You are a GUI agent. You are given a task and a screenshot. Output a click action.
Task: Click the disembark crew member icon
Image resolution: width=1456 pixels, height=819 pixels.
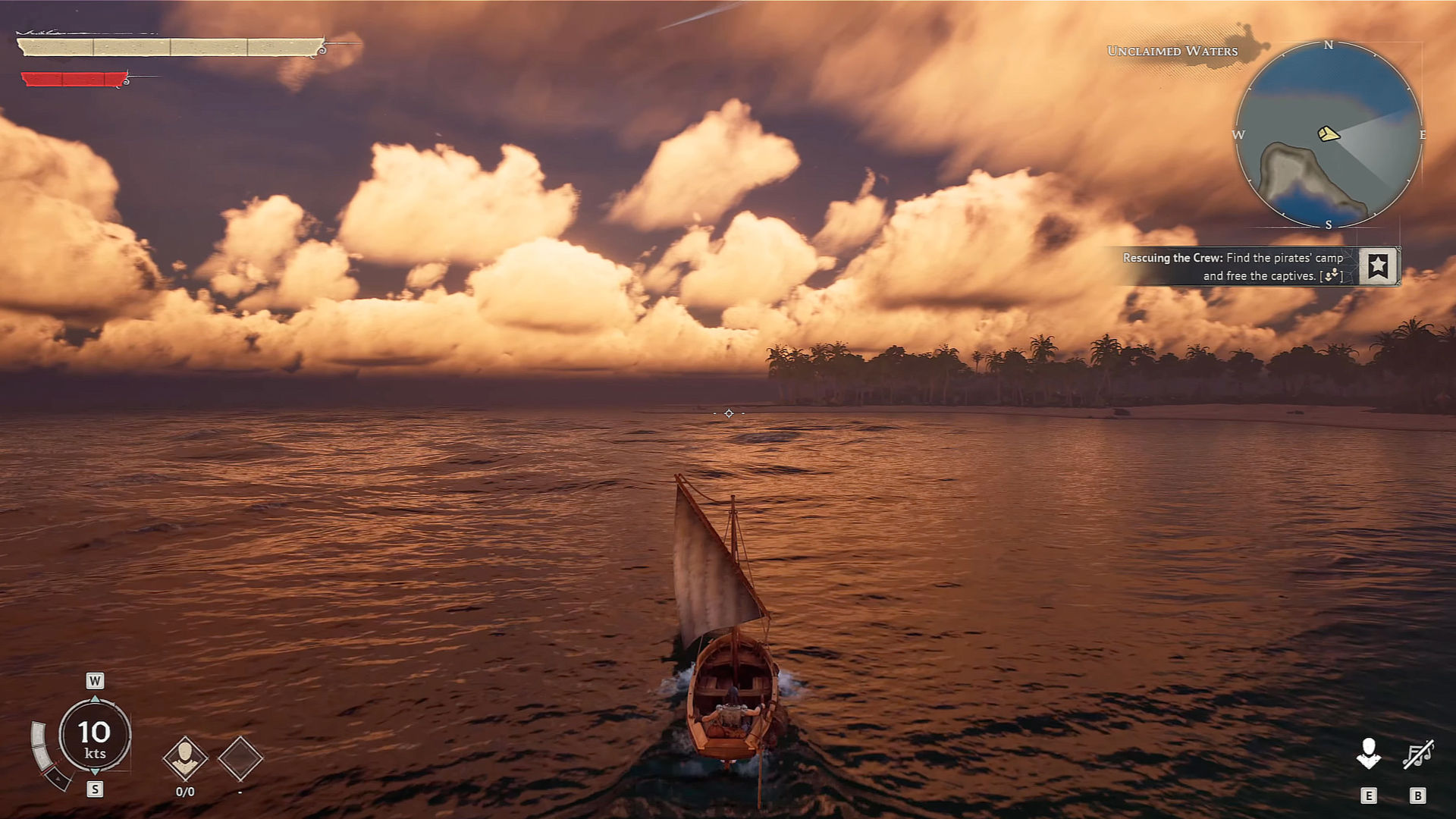[x=1368, y=754]
